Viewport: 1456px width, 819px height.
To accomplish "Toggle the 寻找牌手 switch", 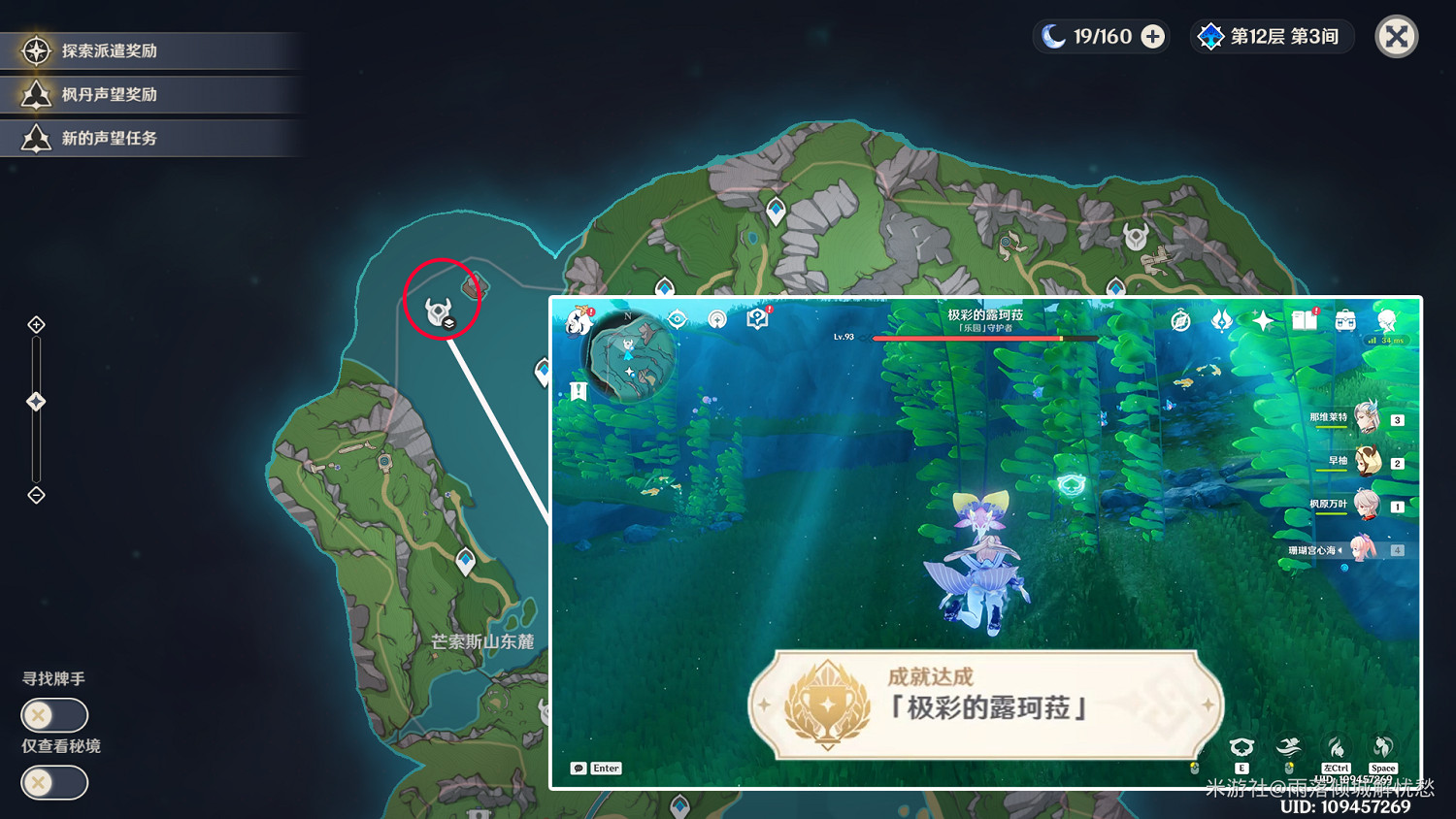I will click(x=53, y=715).
